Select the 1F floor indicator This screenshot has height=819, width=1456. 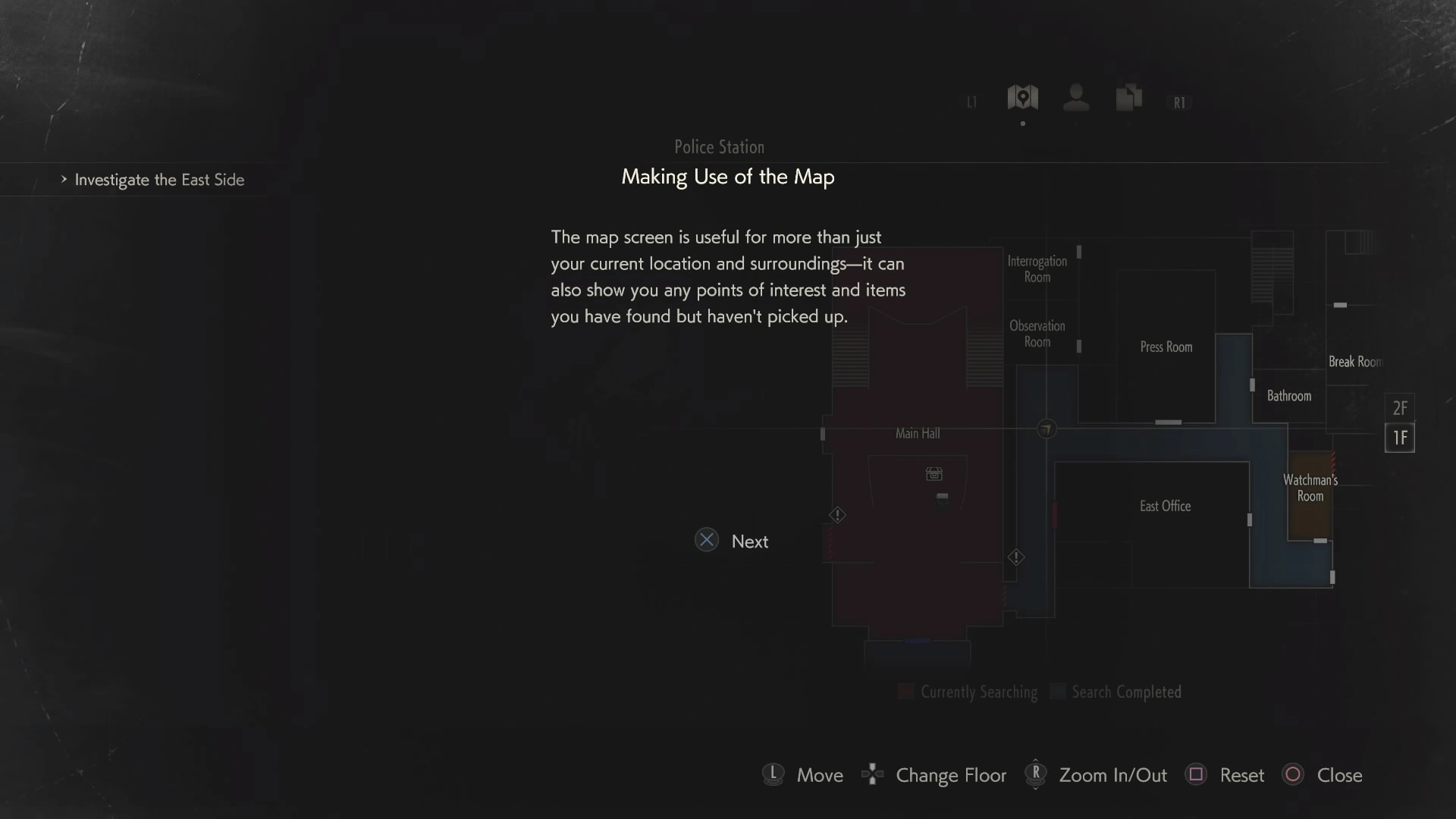[x=1400, y=438]
